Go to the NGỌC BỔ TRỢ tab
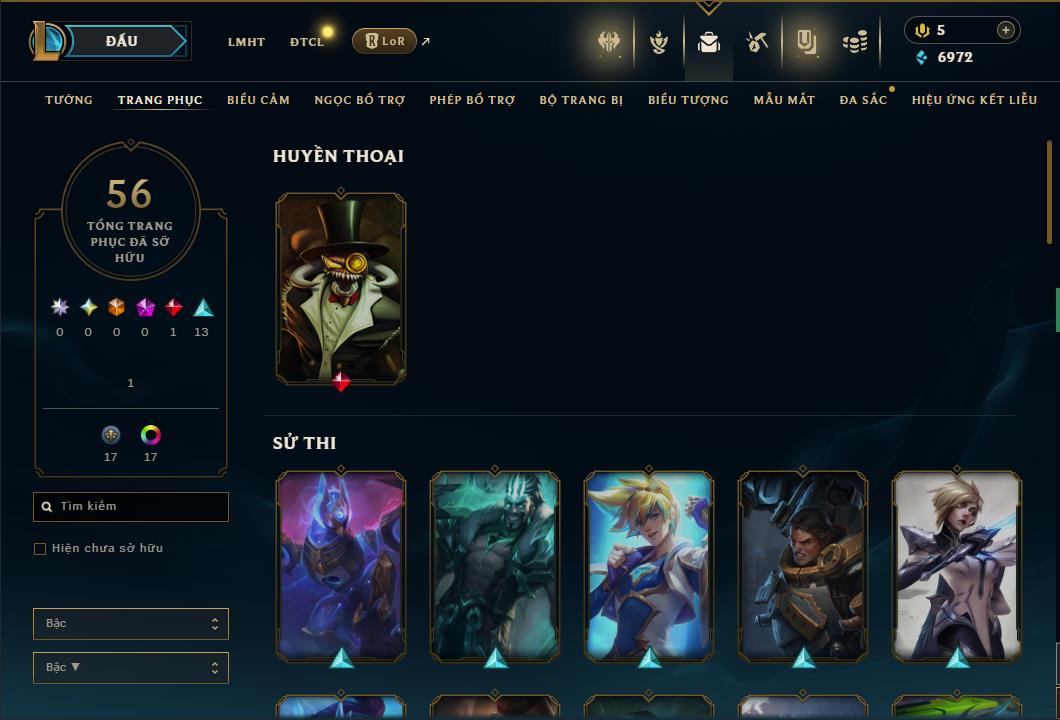1060x720 pixels. coord(360,100)
